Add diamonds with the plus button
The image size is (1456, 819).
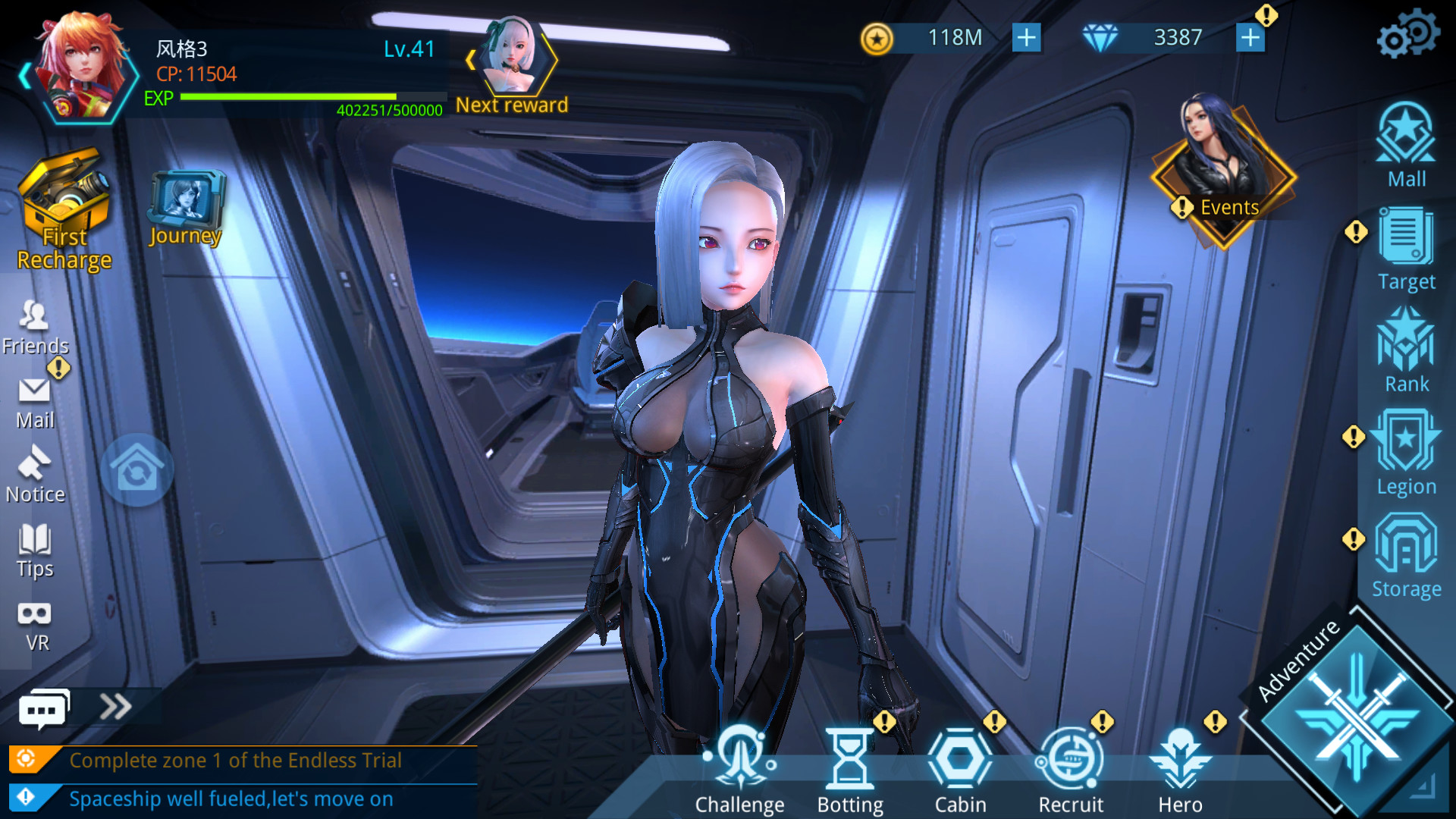tap(1251, 36)
